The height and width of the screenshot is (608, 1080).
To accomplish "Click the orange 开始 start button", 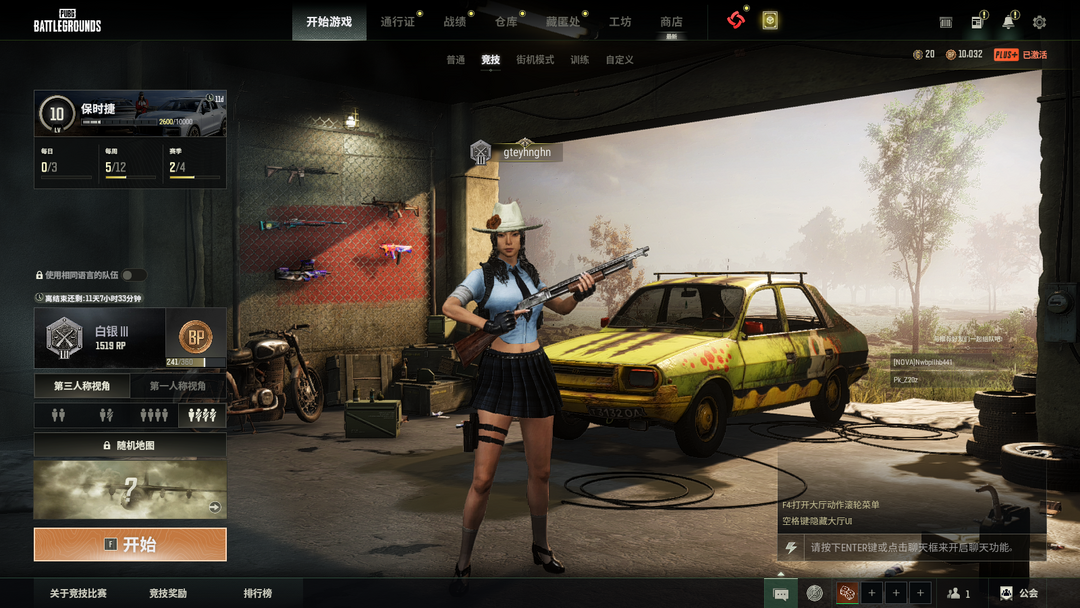I will point(130,545).
